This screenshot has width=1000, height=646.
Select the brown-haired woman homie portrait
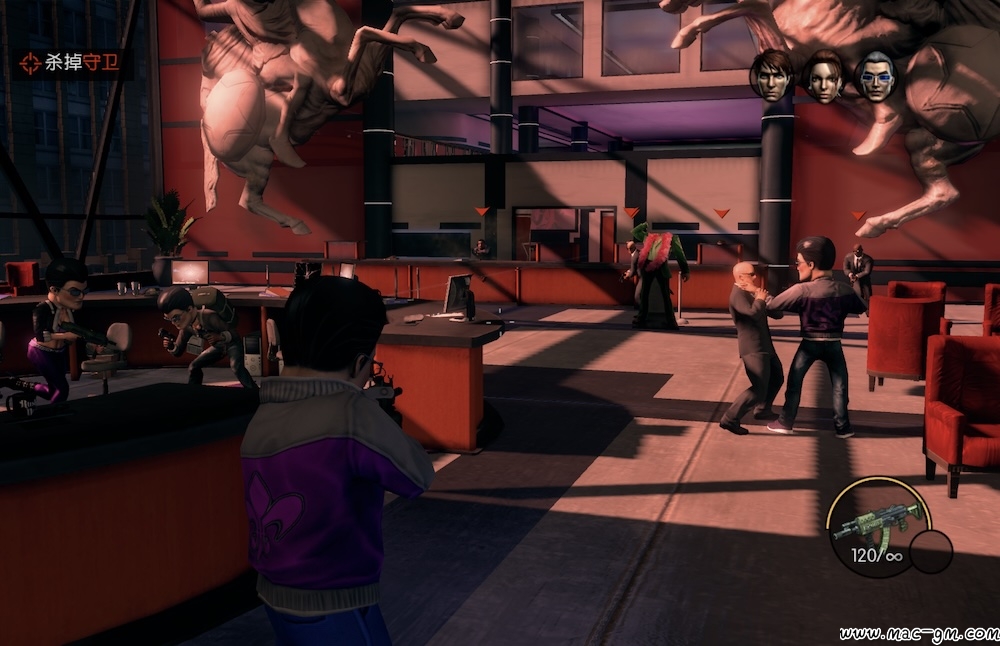coord(824,76)
